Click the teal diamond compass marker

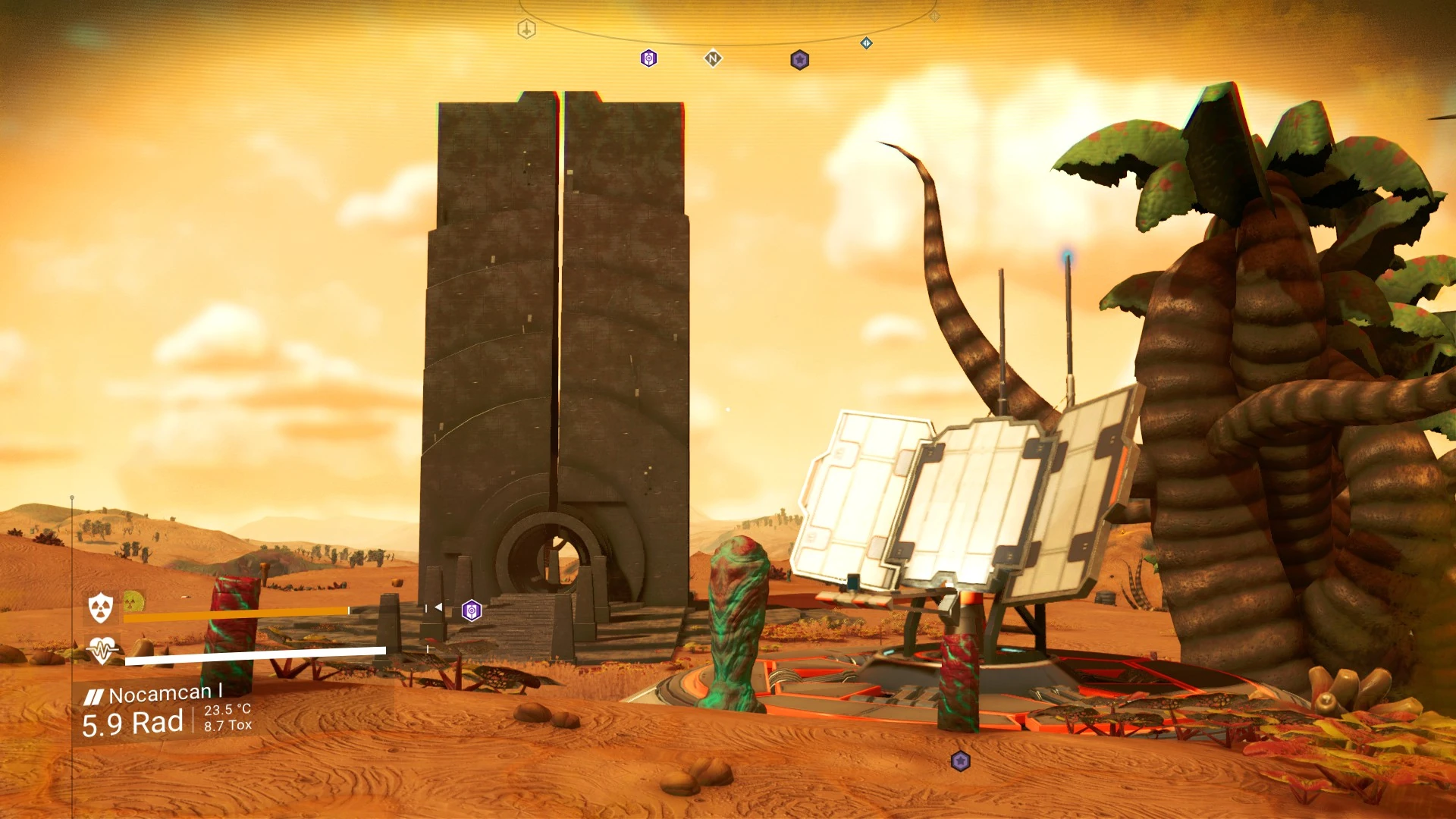[x=866, y=43]
